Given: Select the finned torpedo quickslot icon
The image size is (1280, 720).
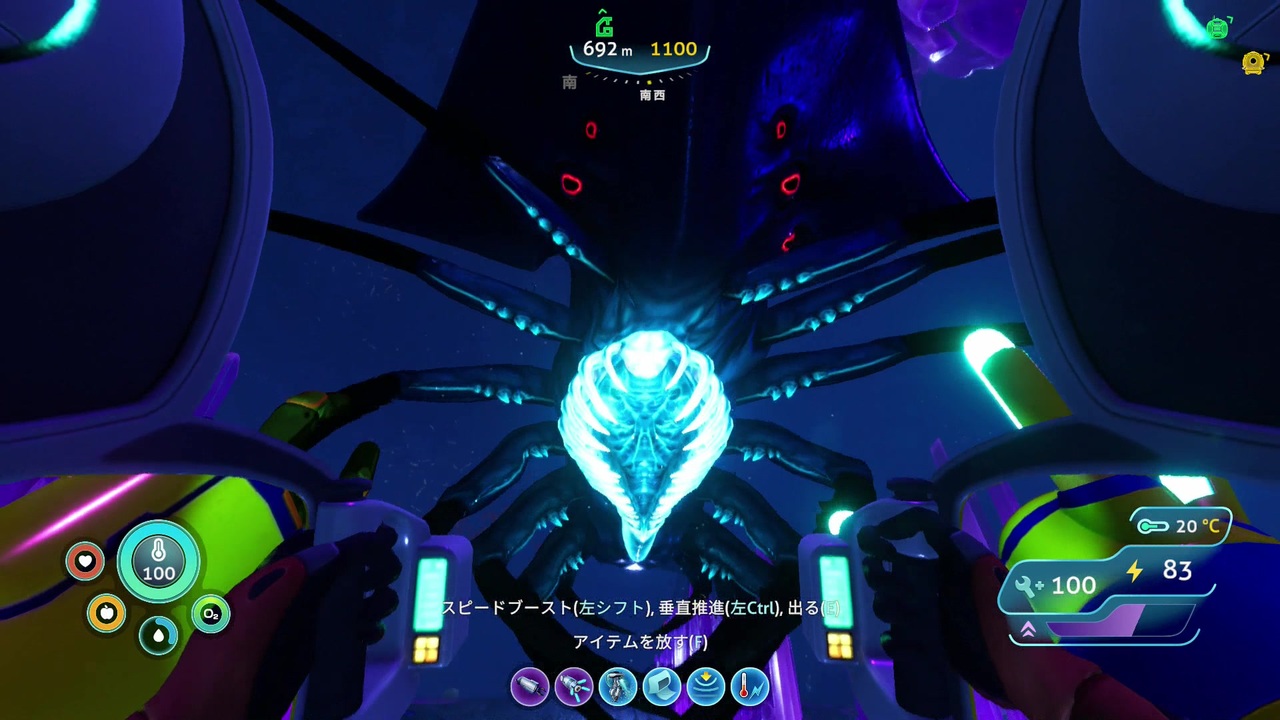Looking at the screenshot, I should (x=574, y=687).
